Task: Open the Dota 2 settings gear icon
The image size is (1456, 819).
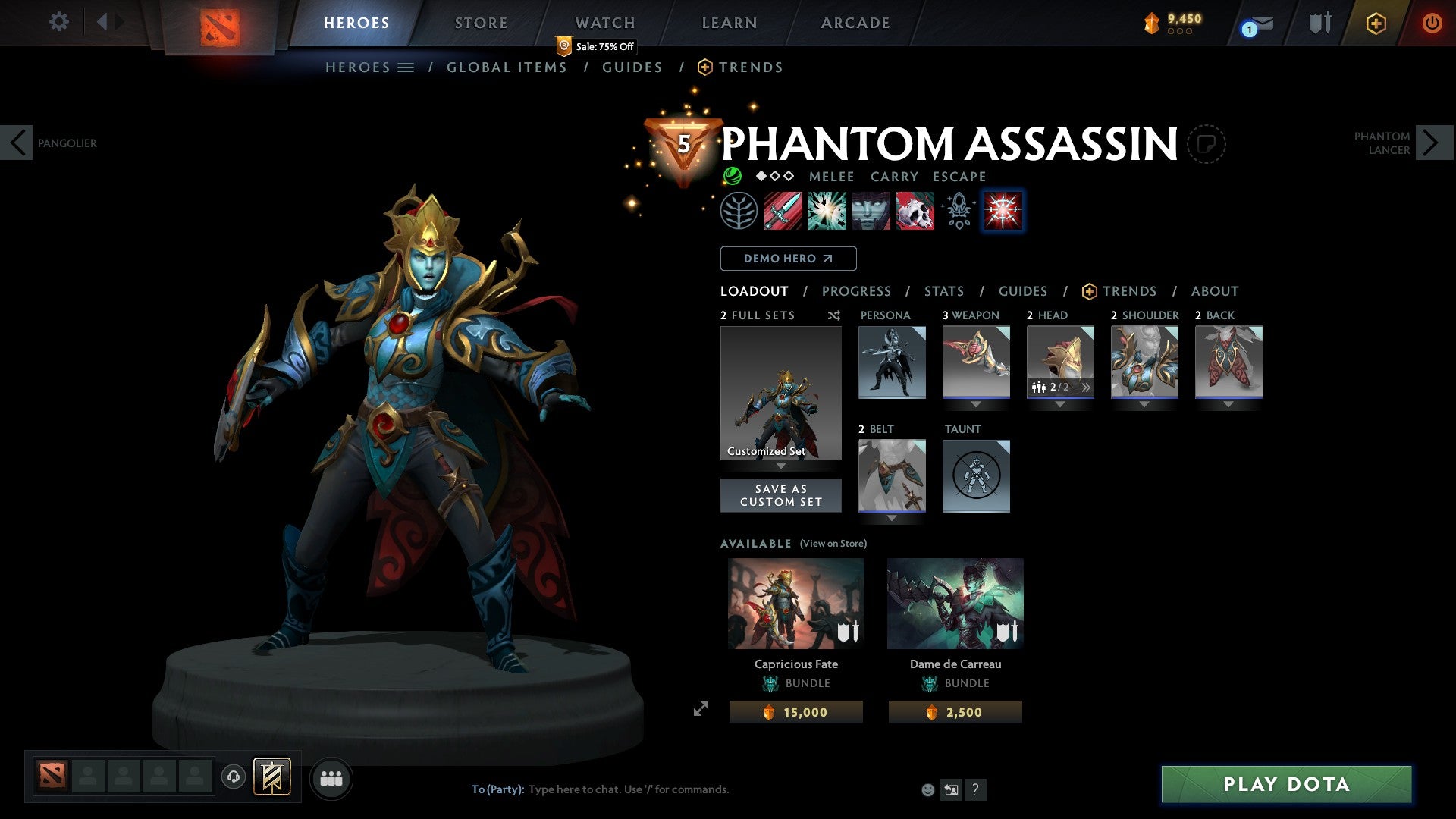Action: (x=58, y=22)
